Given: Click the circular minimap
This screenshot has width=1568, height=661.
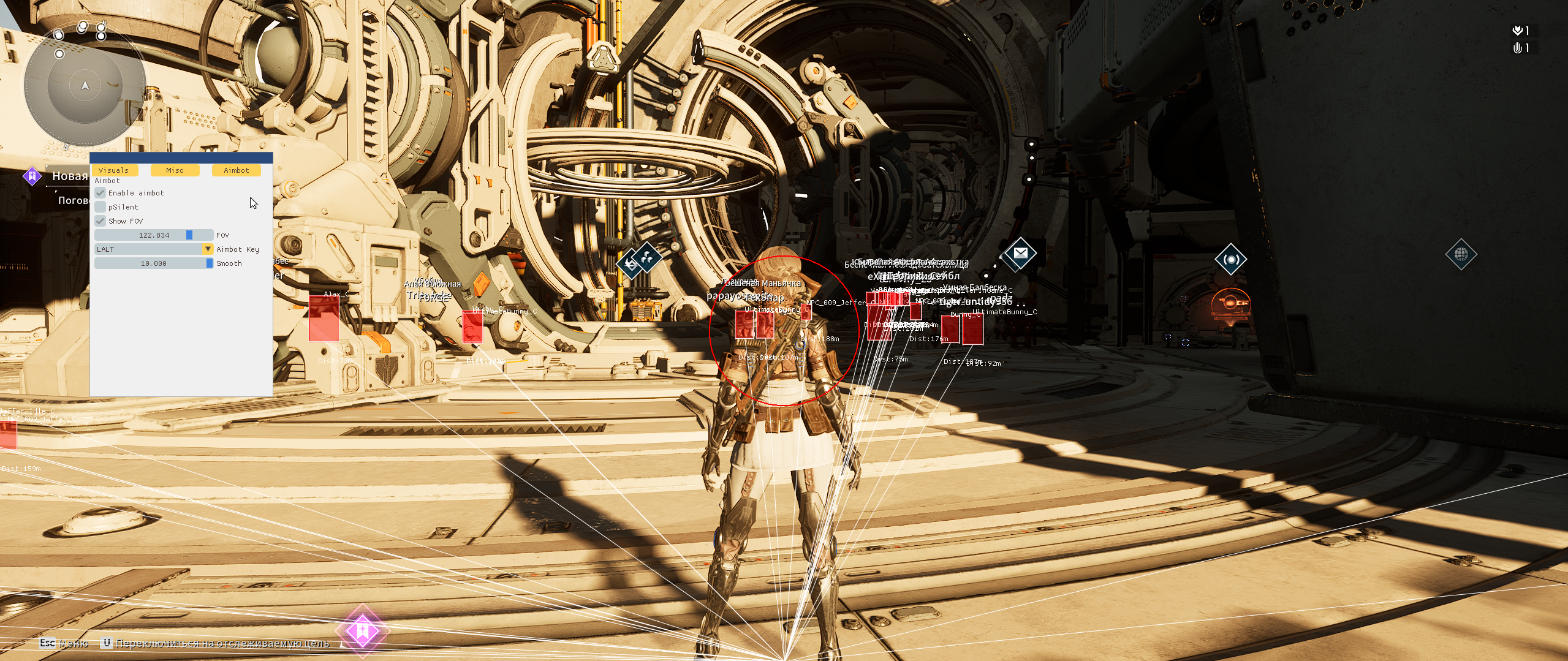Looking at the screenshot, I should (x=85, y=86).
